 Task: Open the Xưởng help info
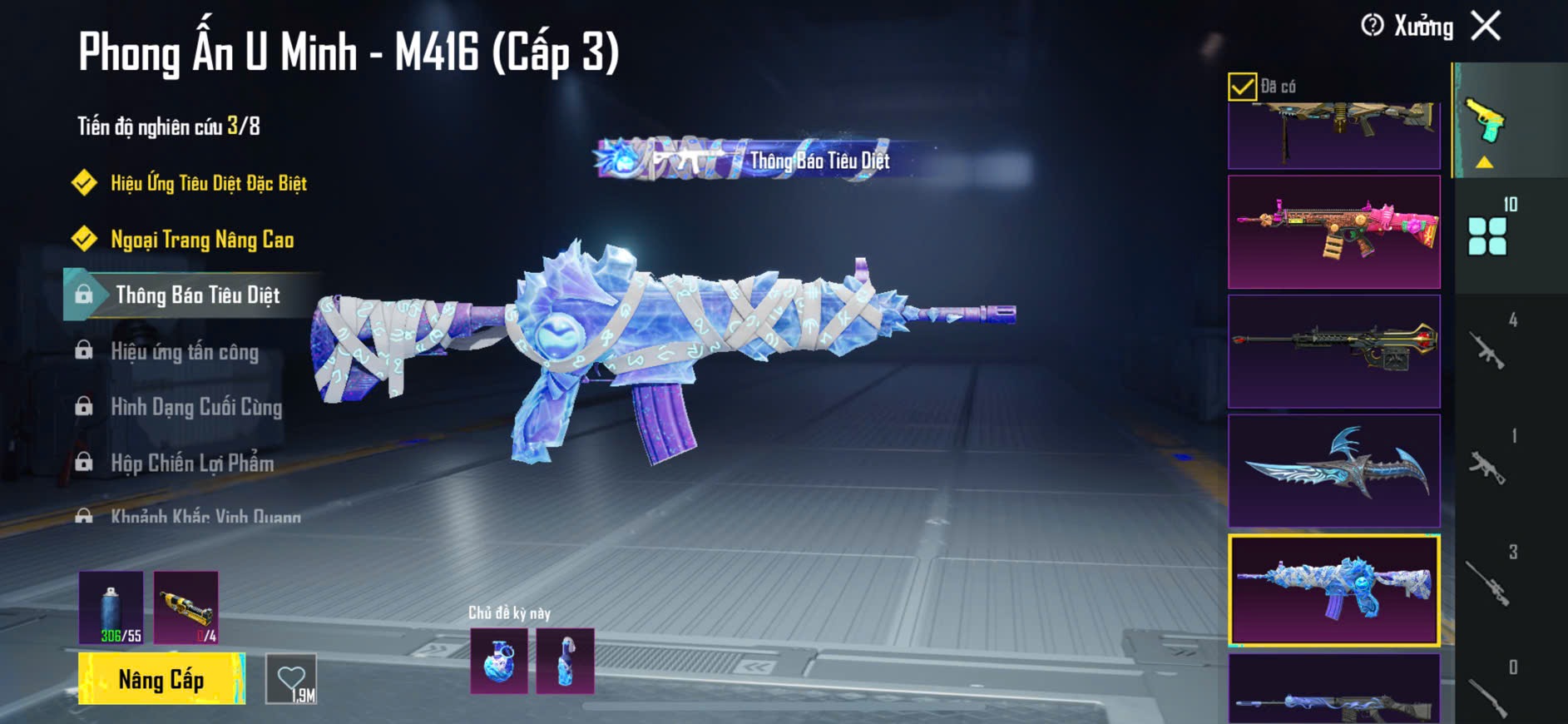[x=1373, y=26]
